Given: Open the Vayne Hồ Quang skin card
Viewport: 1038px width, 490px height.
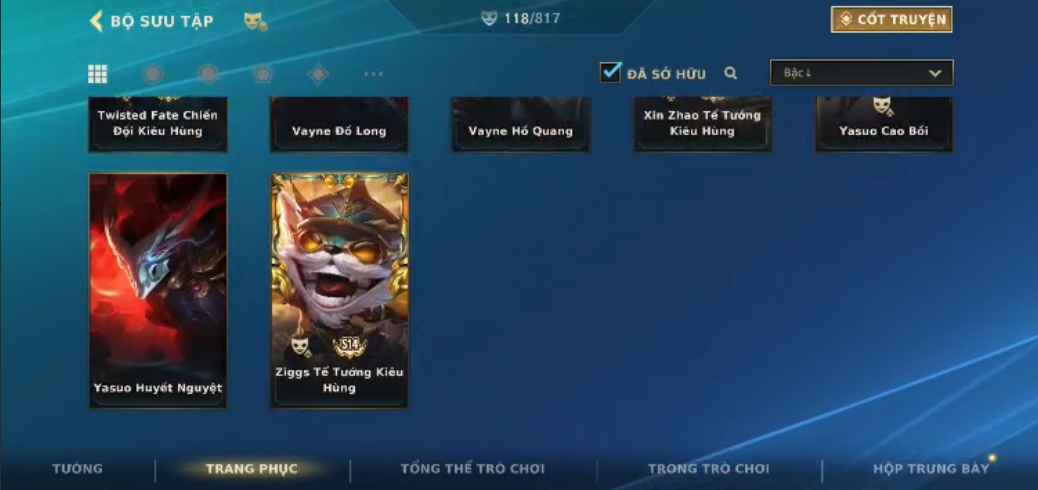Looking at the screenshot, I should [x=520, y=125].
